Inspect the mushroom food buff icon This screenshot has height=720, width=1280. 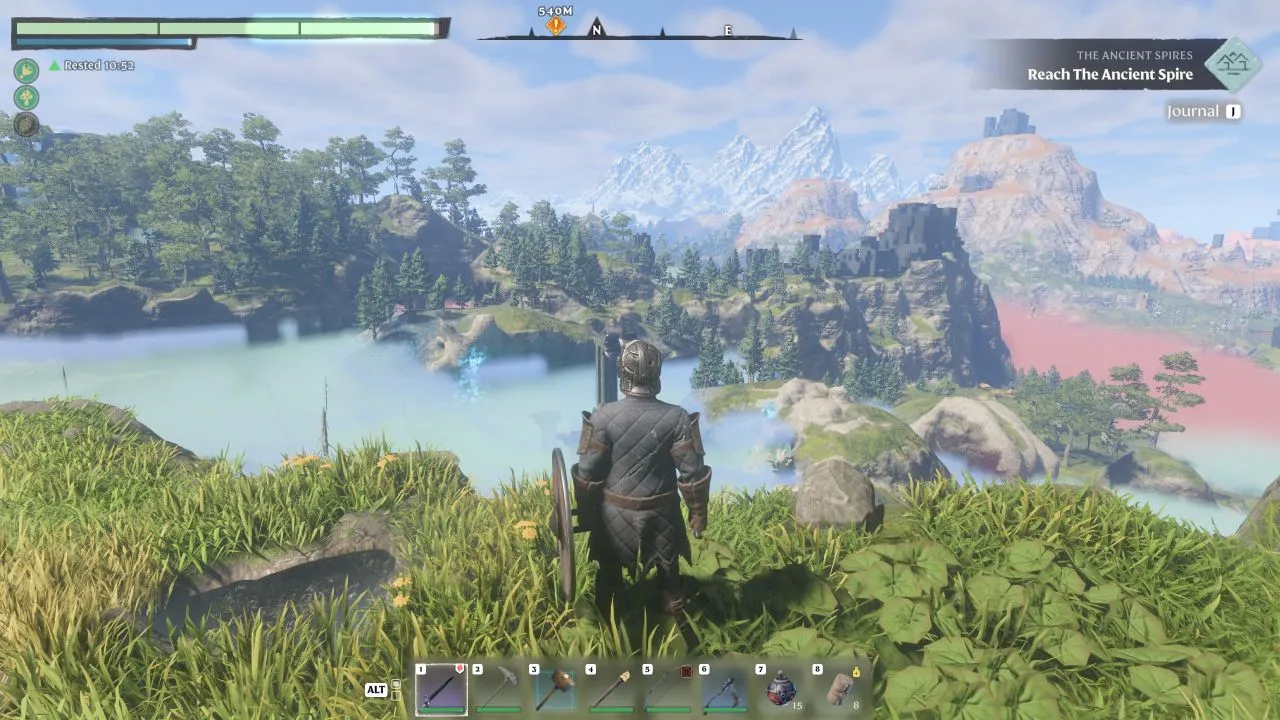[x=26, y=97]
